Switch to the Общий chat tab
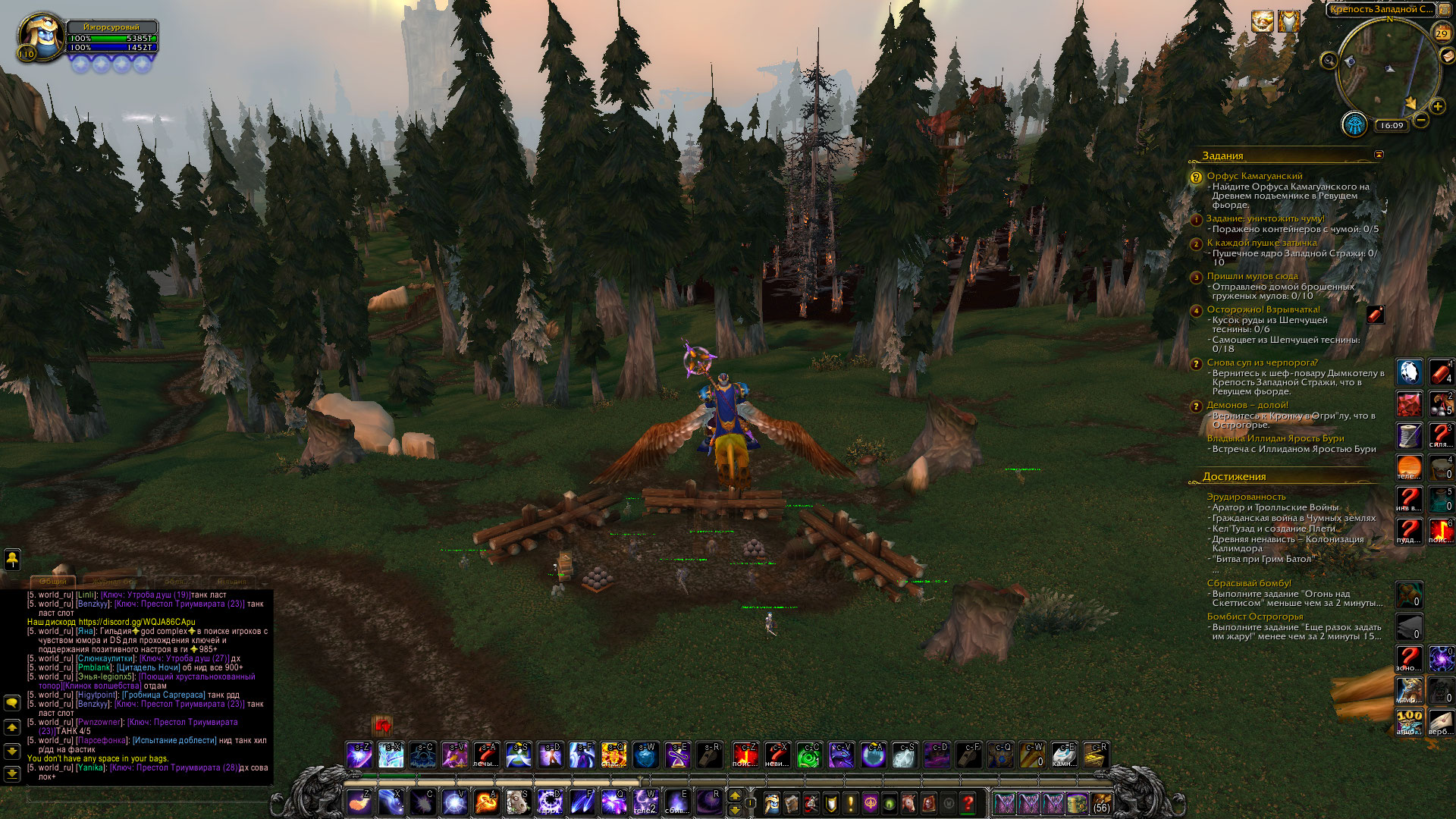The width and height of the screenshot is (1456, 819). pyautogui.click(x=53, y=582)
